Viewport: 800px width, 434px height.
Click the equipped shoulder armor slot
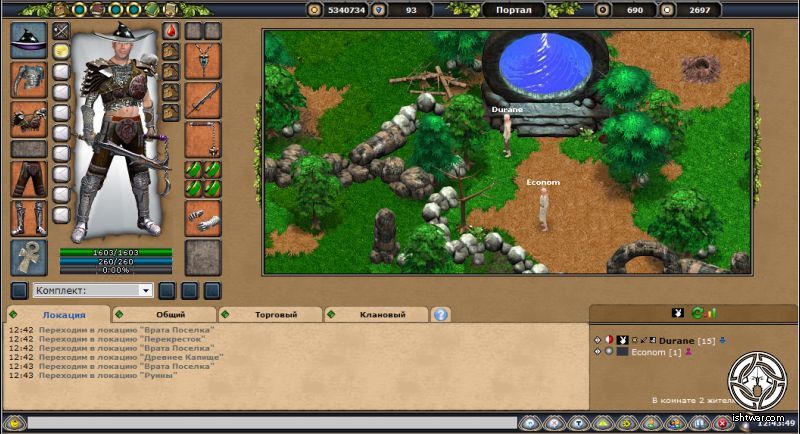29,80
